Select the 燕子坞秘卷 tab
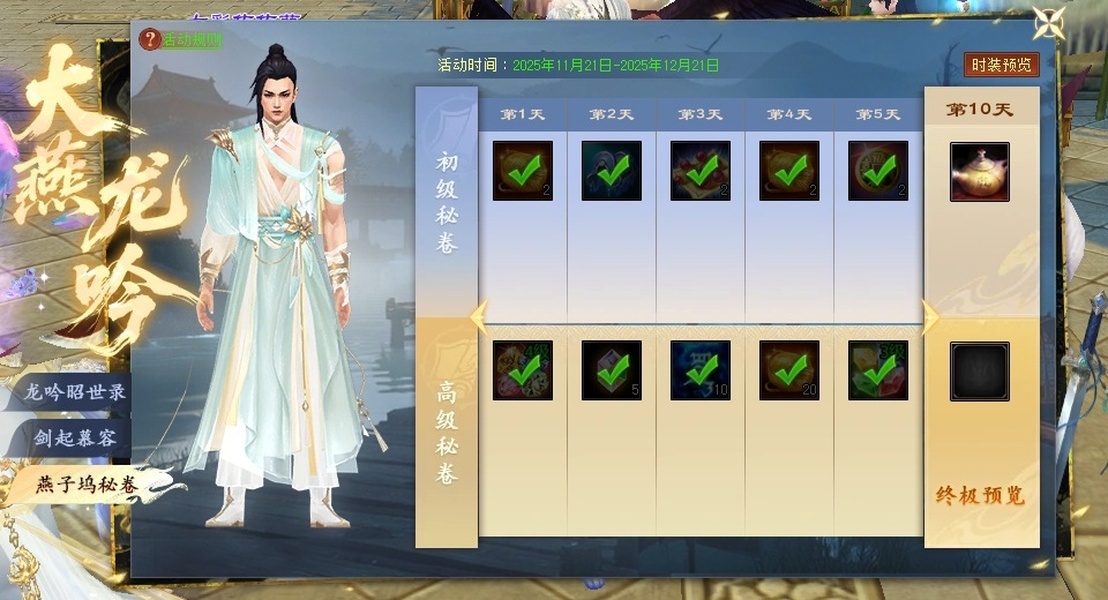The image size is (1108, 600). (x=86, y=485)
